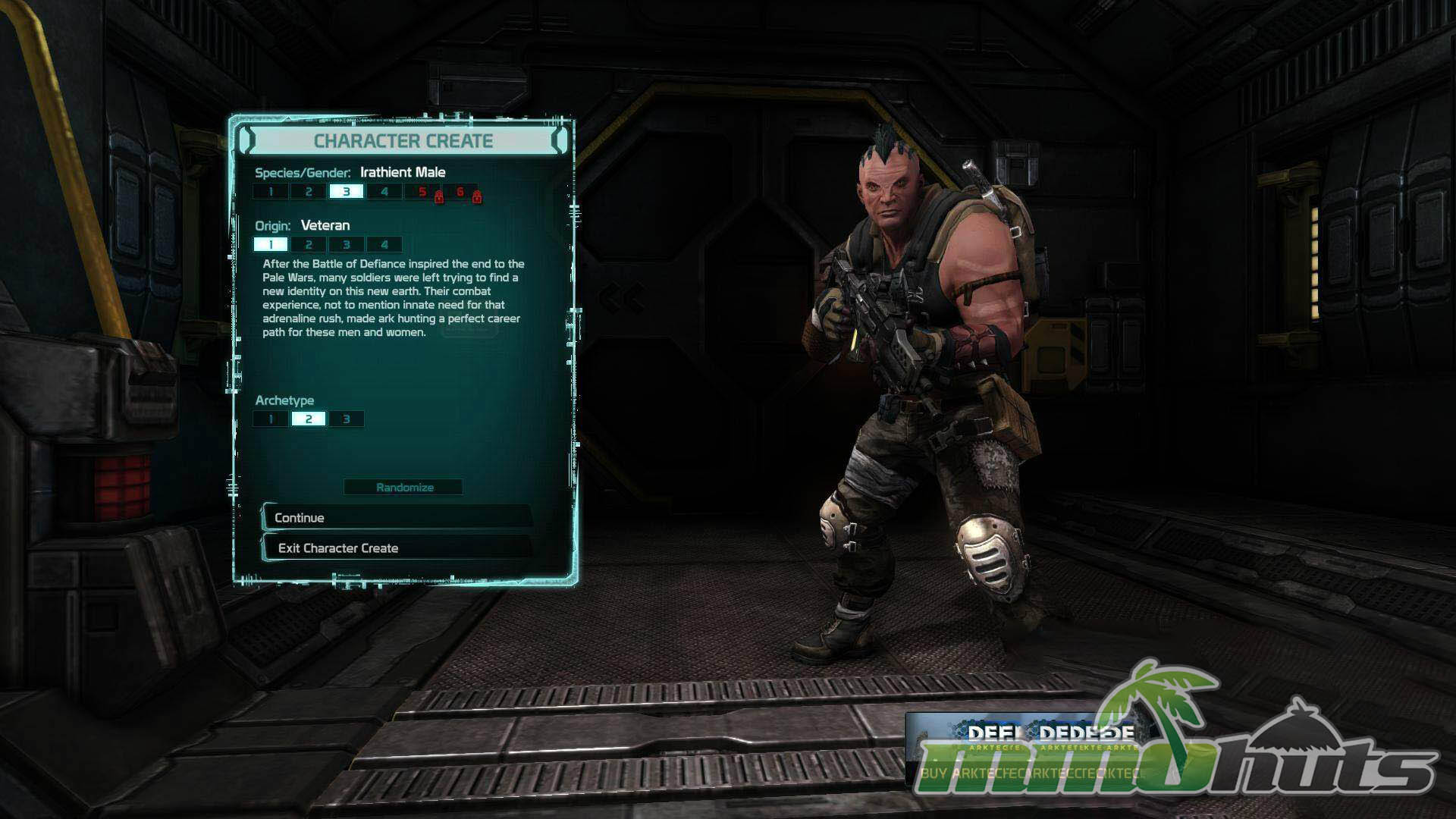Choose Species/Gender option 2
This screenshot has width=1456, height=819.
[309, 192]
